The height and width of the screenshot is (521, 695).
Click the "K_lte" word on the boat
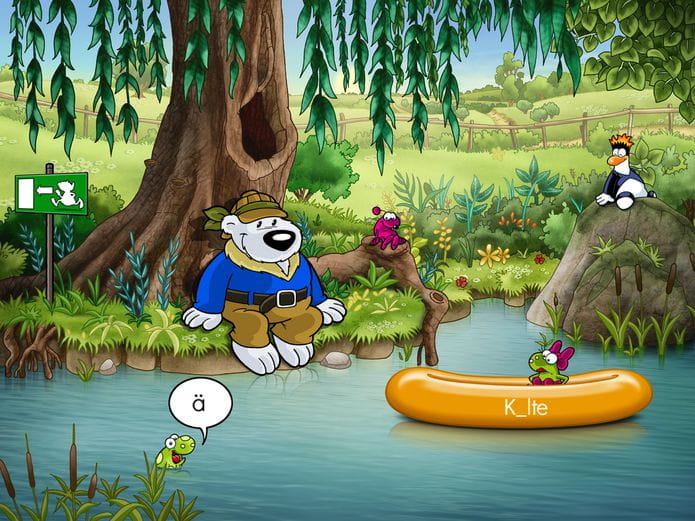[526, 408]
